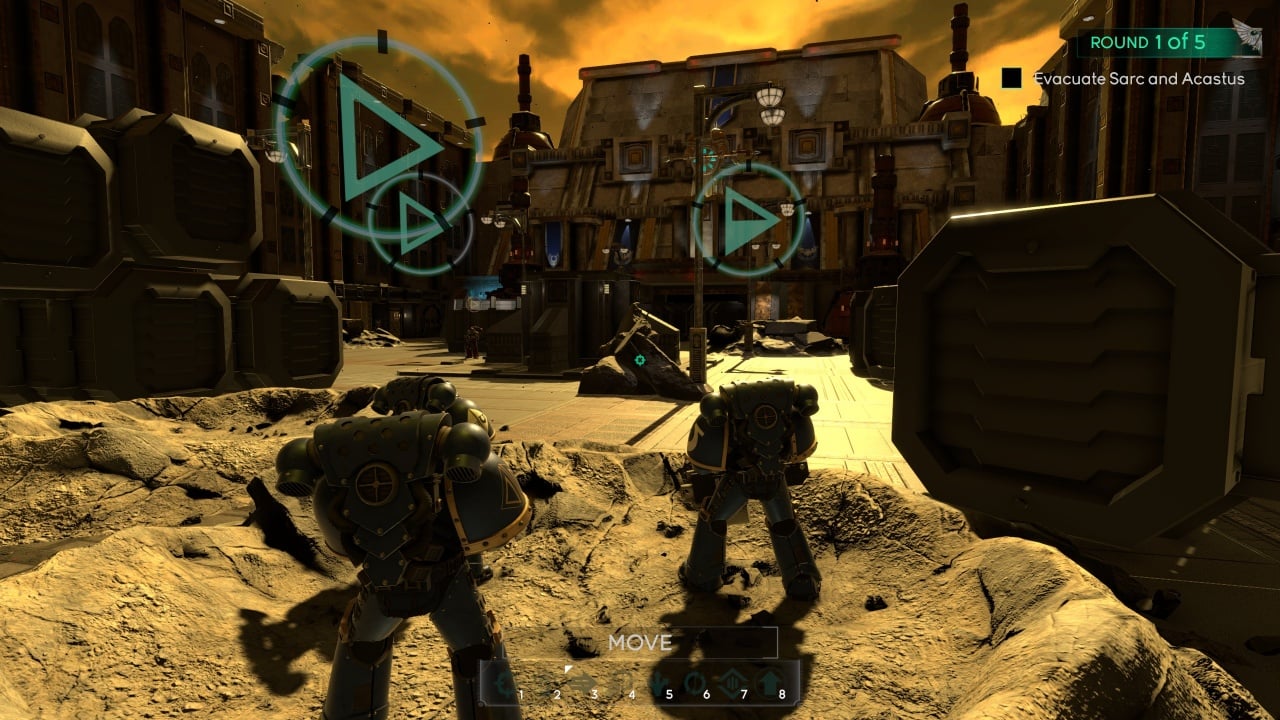Click the winged emblem beside the round banner

(1246, 38)
